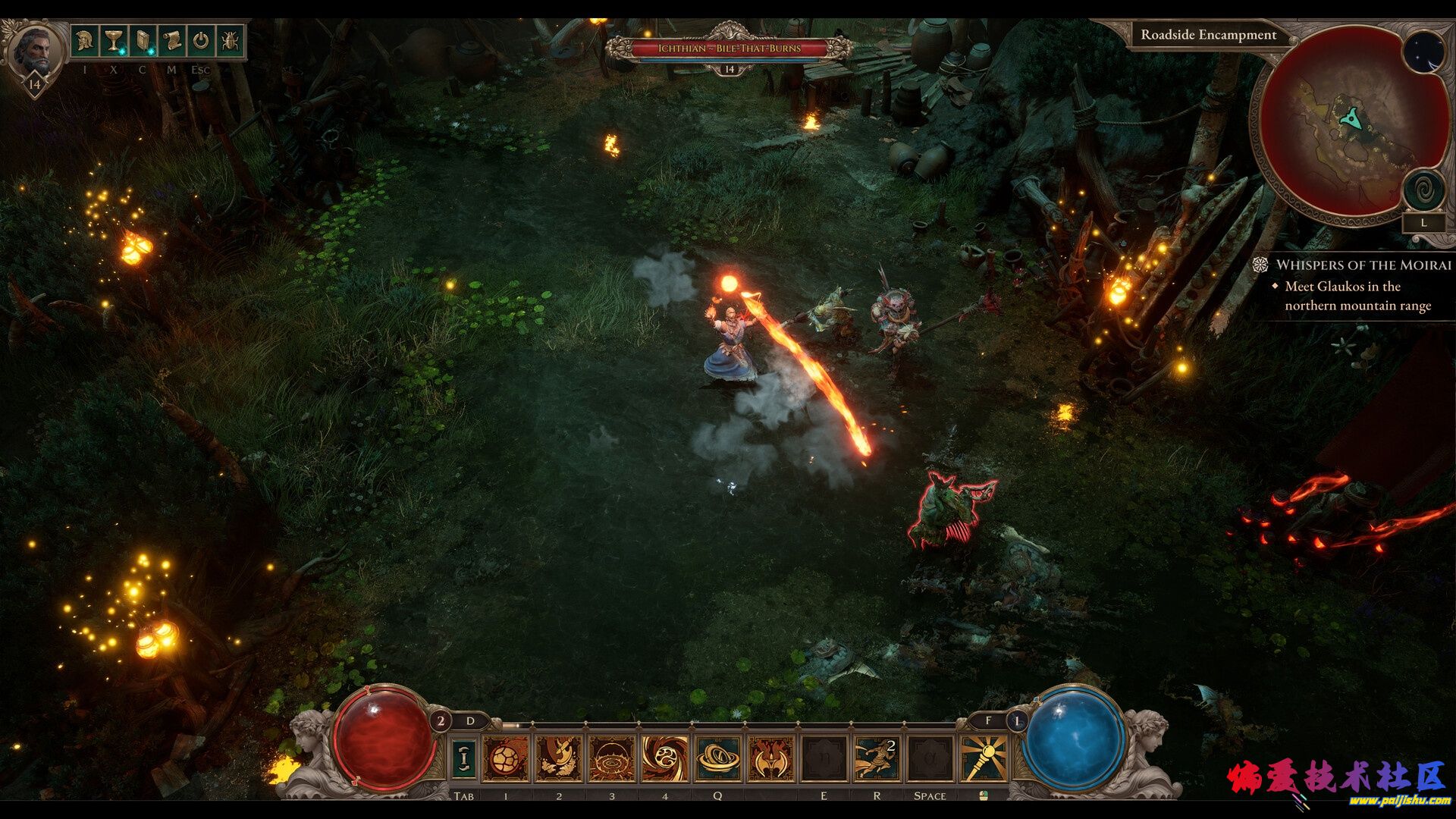This screenshot has height=819, width=1456.
Task: Open the golden book menu
Action: (x=143, y=40)
